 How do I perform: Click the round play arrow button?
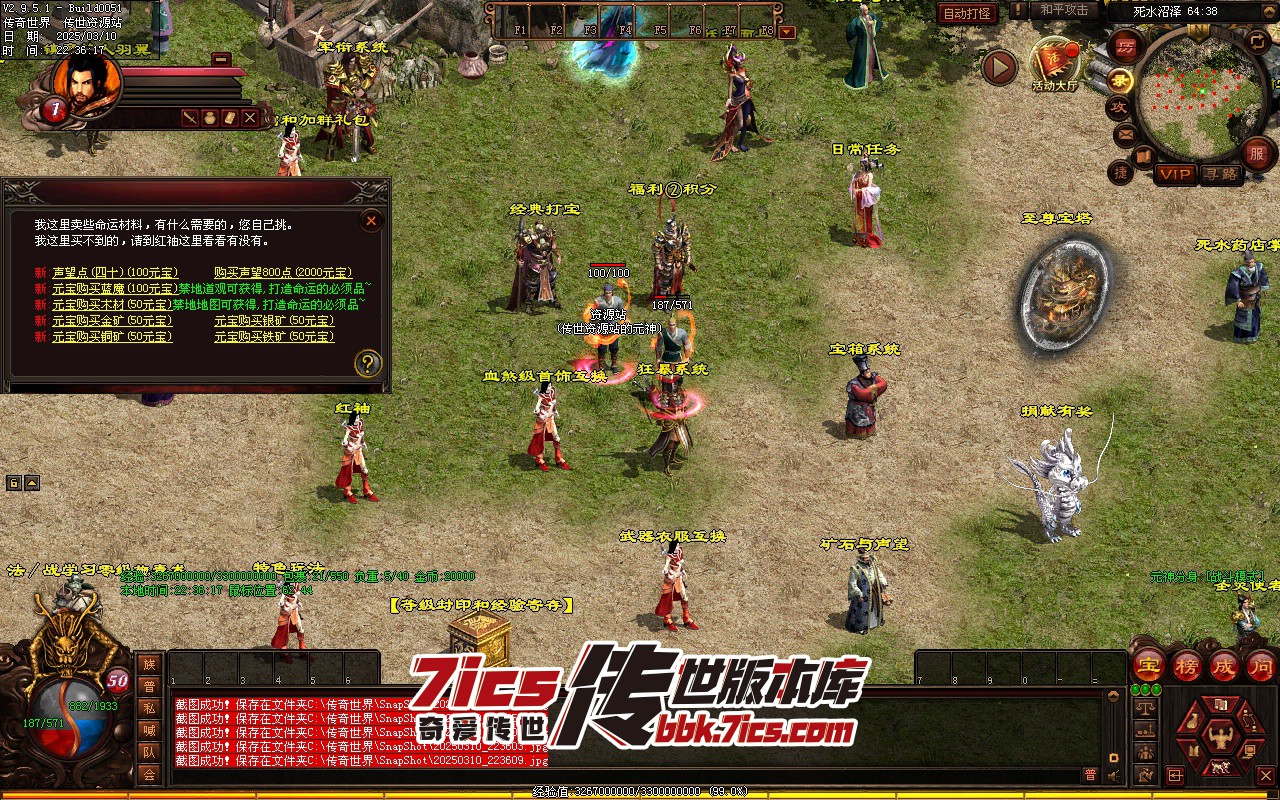pyautogui.click(x=998, y=67)
